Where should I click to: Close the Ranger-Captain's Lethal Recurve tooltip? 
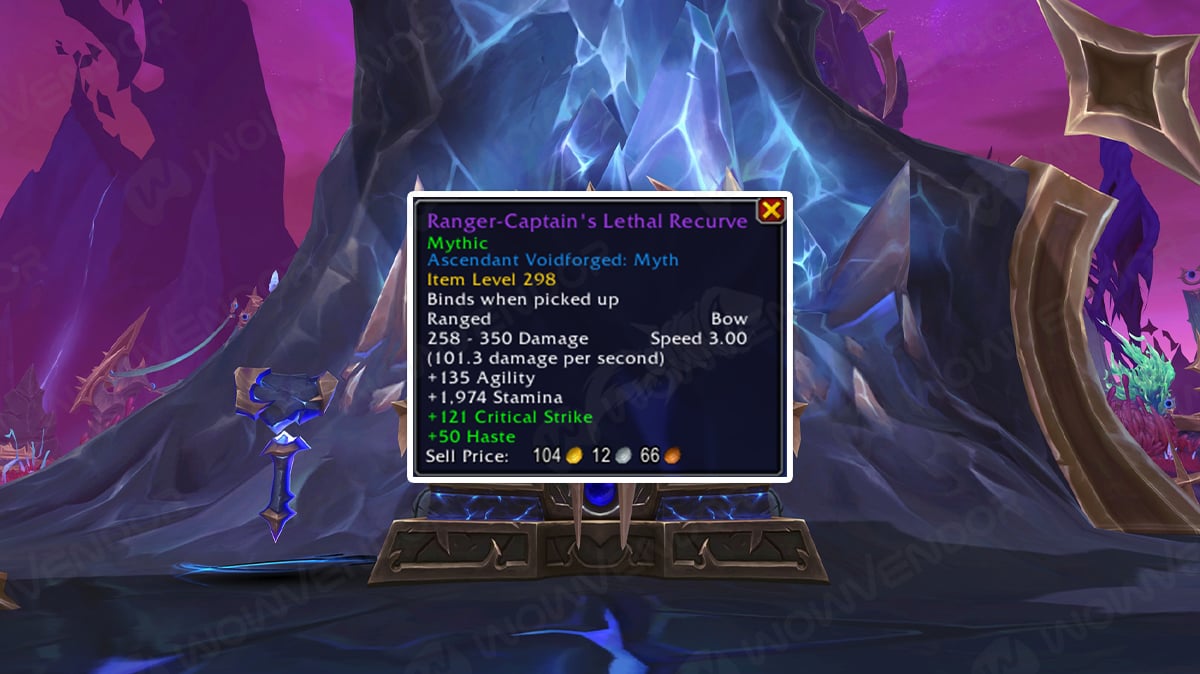pos(770,210)
